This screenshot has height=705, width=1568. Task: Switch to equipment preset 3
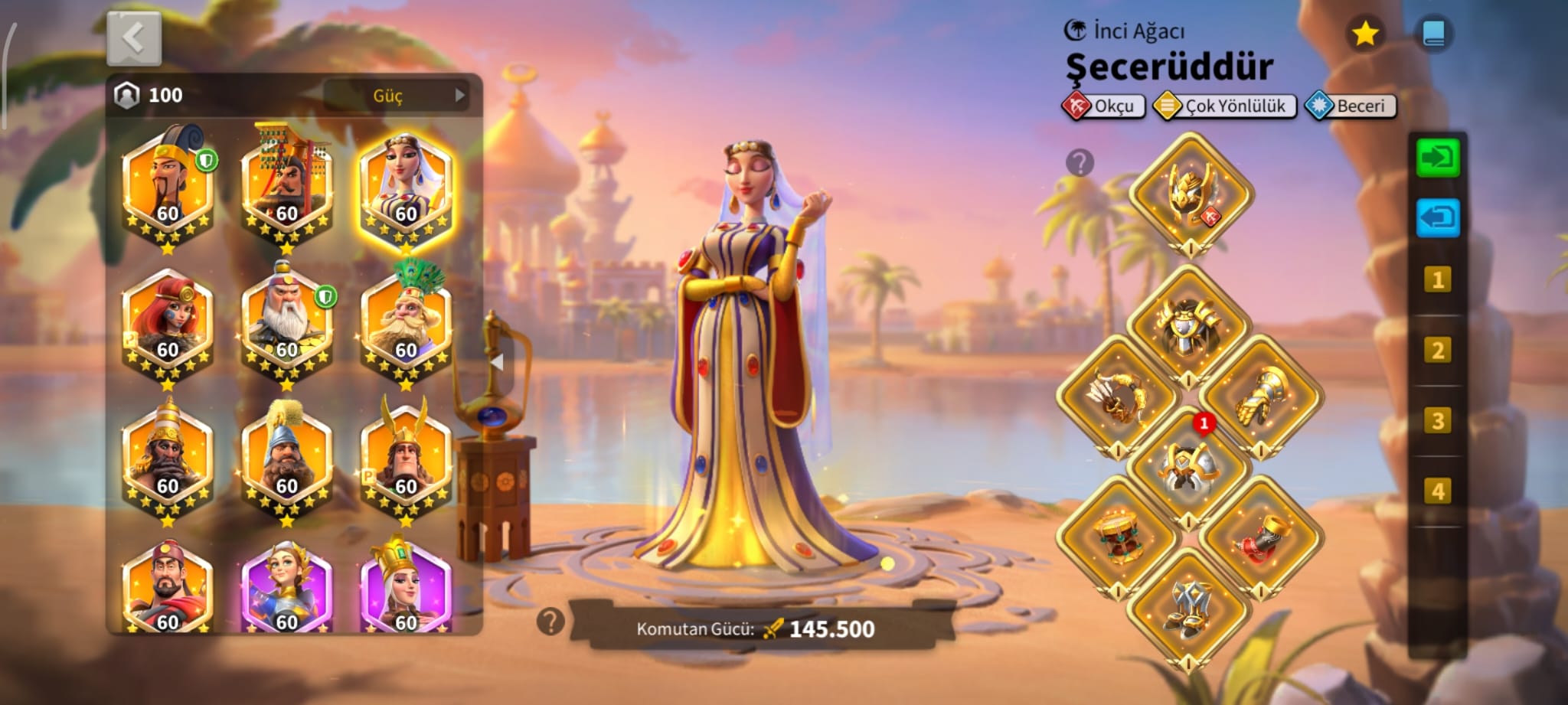1437,421
